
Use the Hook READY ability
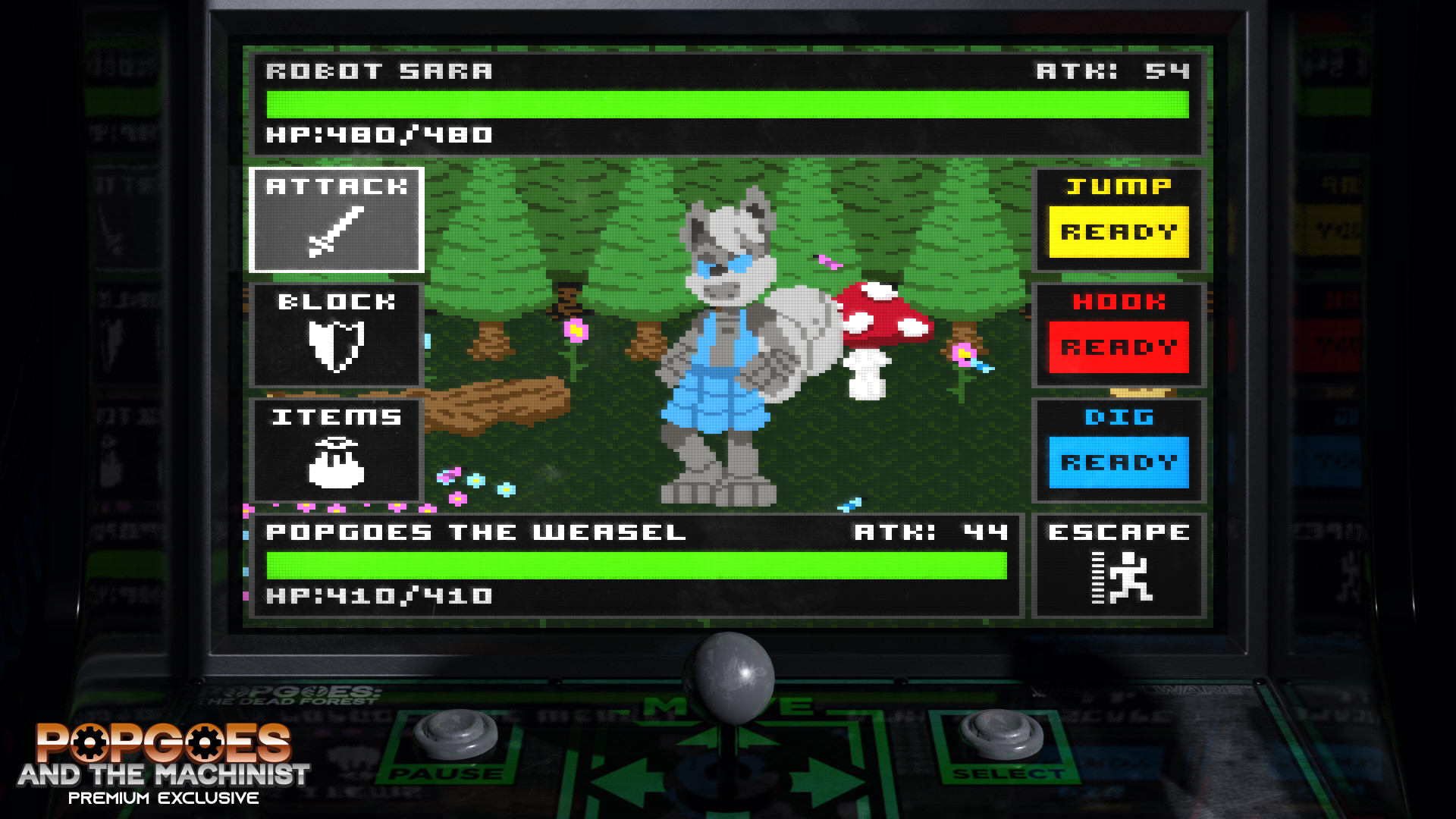point(1119,345)
